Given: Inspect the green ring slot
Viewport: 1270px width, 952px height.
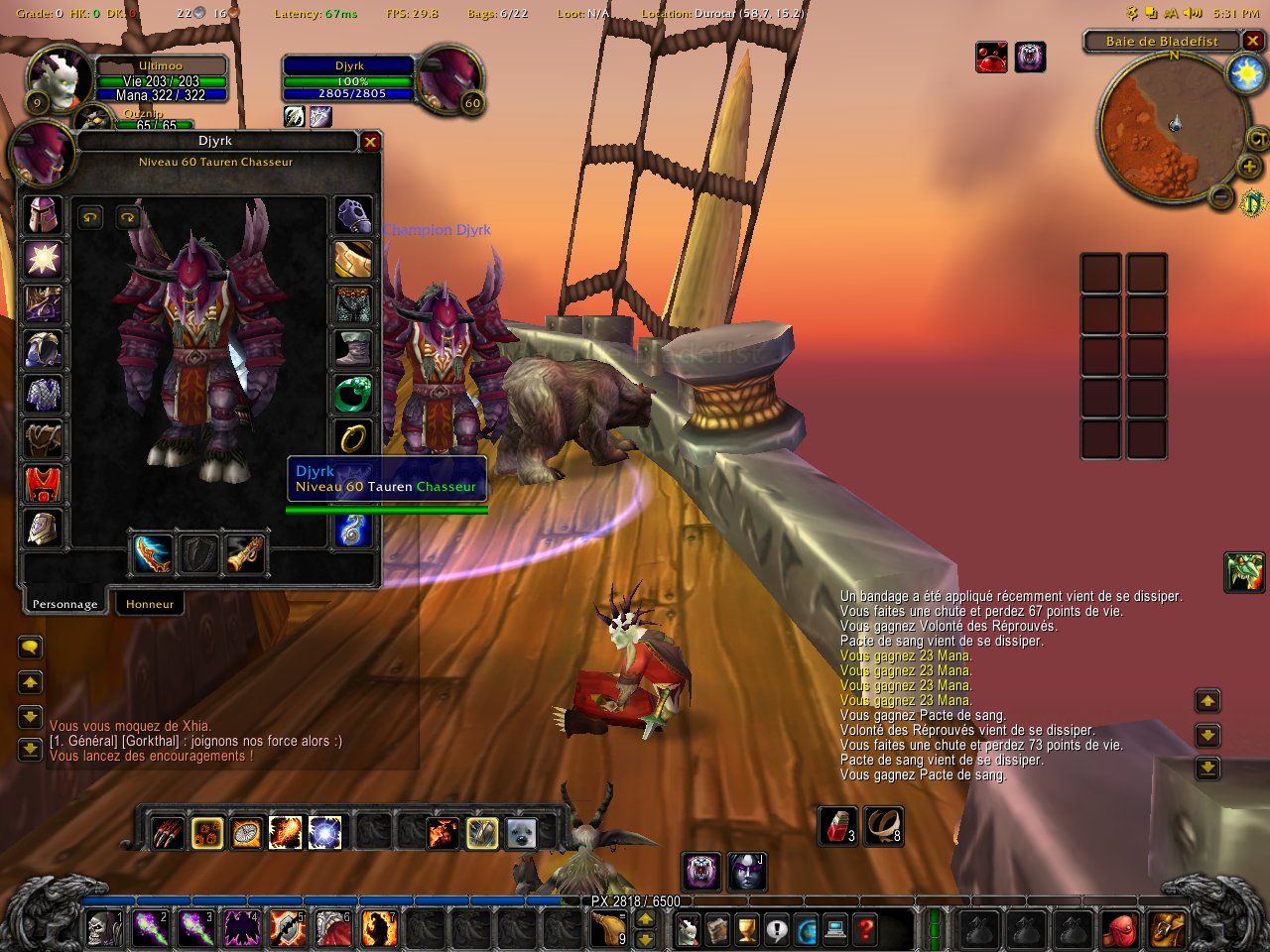Looking at the screenshot, I should 353,394.
